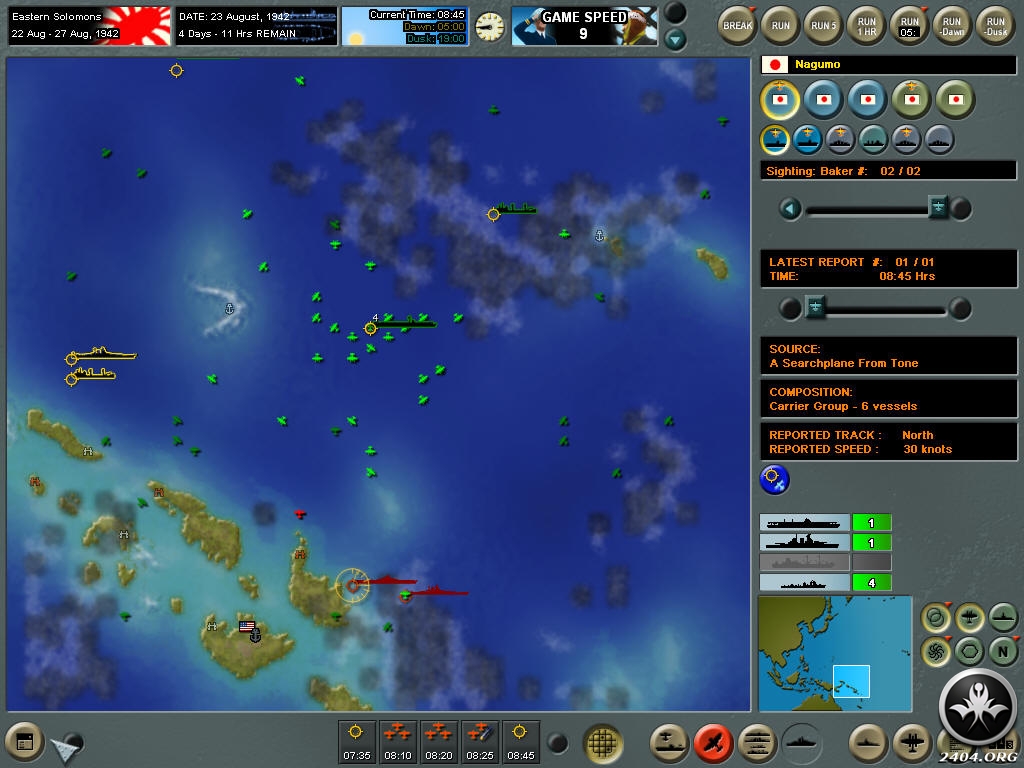
Task: Select the 08:10 air event marker
Action: [398, 741]
